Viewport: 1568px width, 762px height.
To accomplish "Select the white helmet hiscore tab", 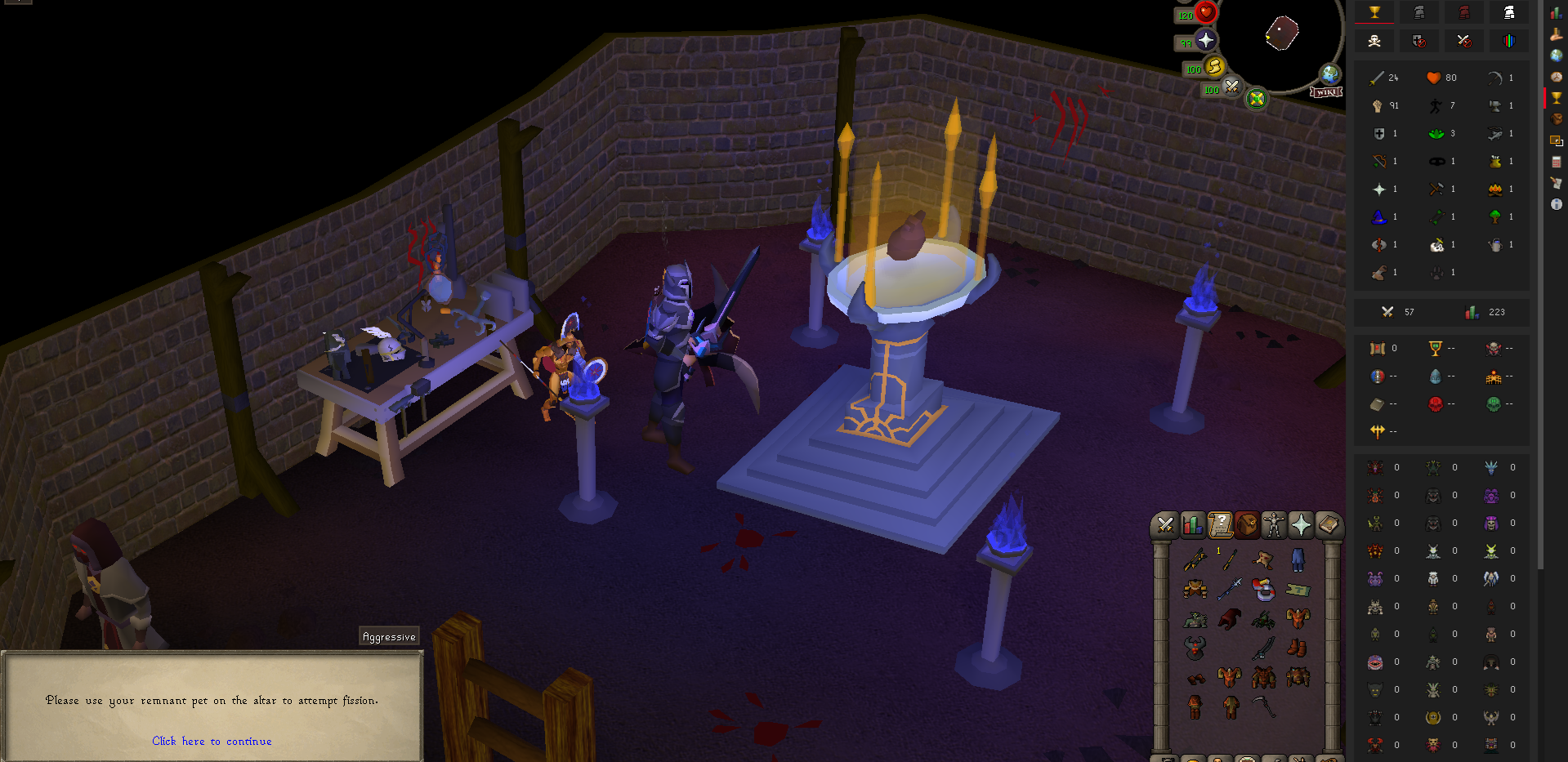I will pyautogui.click(x=1508, y=12).
